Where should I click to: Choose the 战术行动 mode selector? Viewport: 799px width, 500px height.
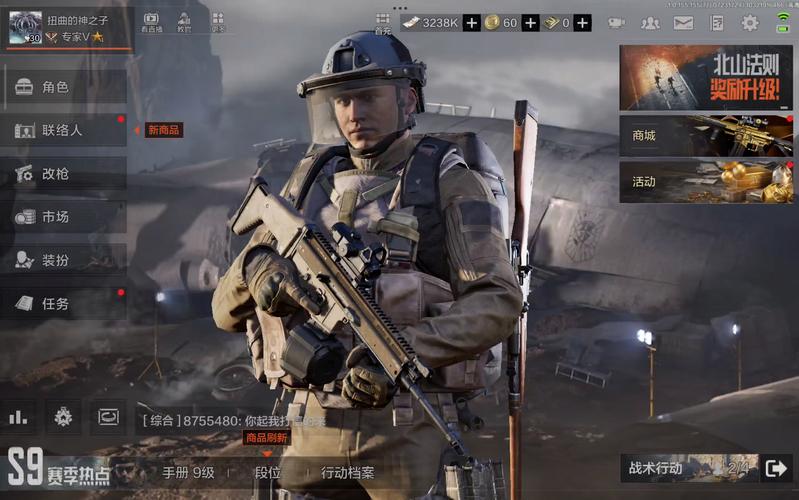(689, 468)
